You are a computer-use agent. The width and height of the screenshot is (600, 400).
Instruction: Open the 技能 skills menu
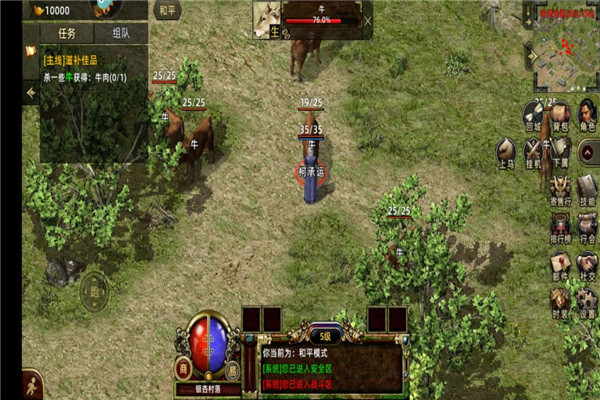588,188
